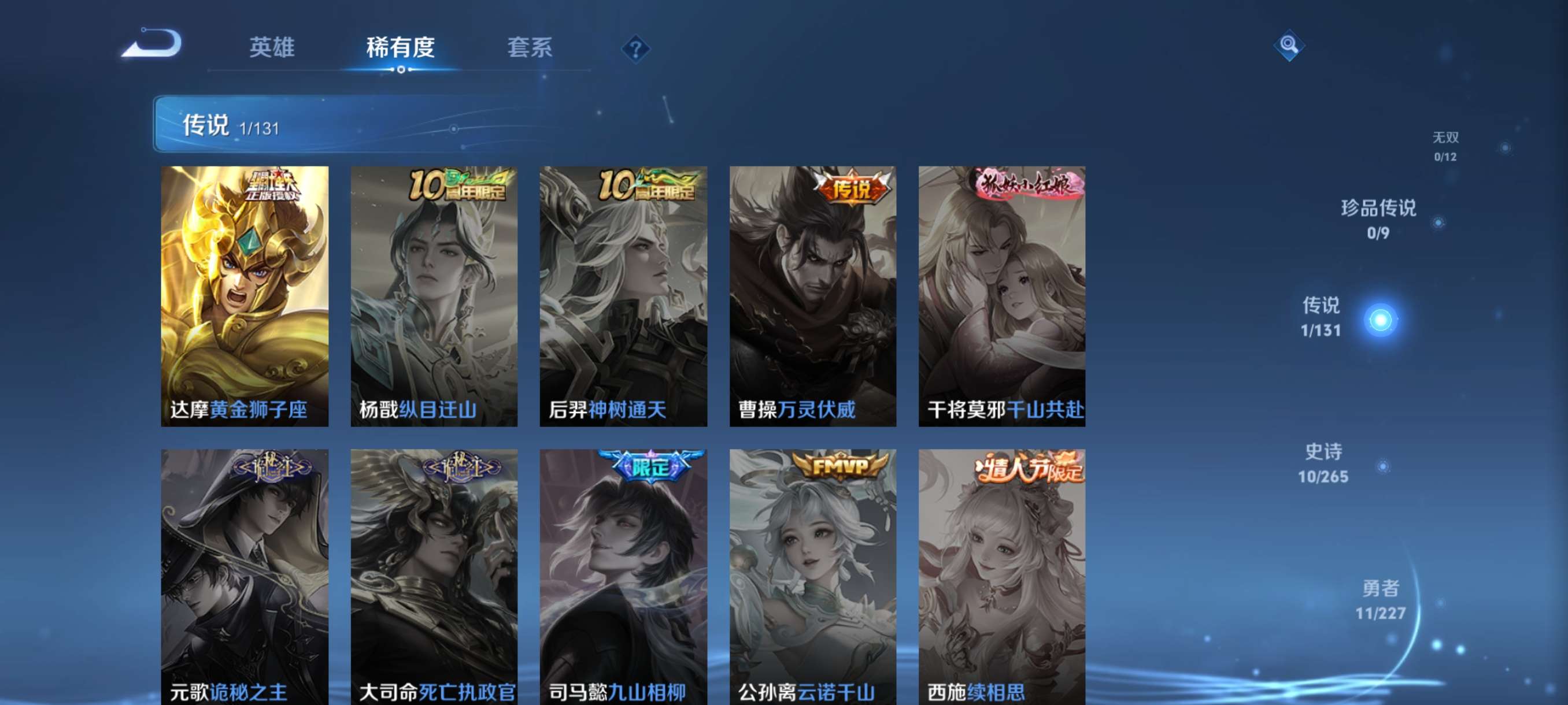Open the skin search panel
This screenshot has width=1568, height=705.
pos(1290,46)
